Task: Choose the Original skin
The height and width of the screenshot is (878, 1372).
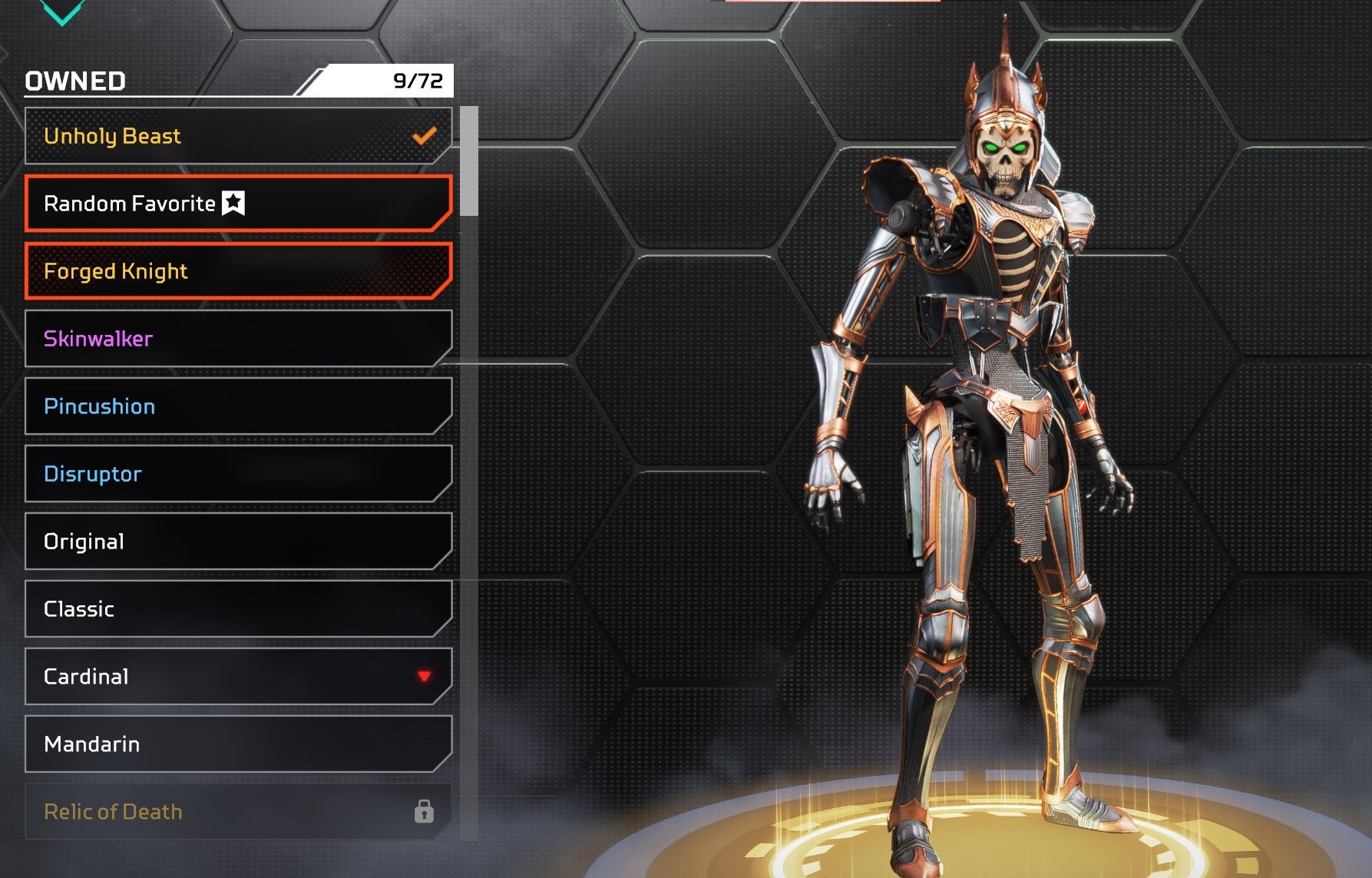Action: point(238,542)
